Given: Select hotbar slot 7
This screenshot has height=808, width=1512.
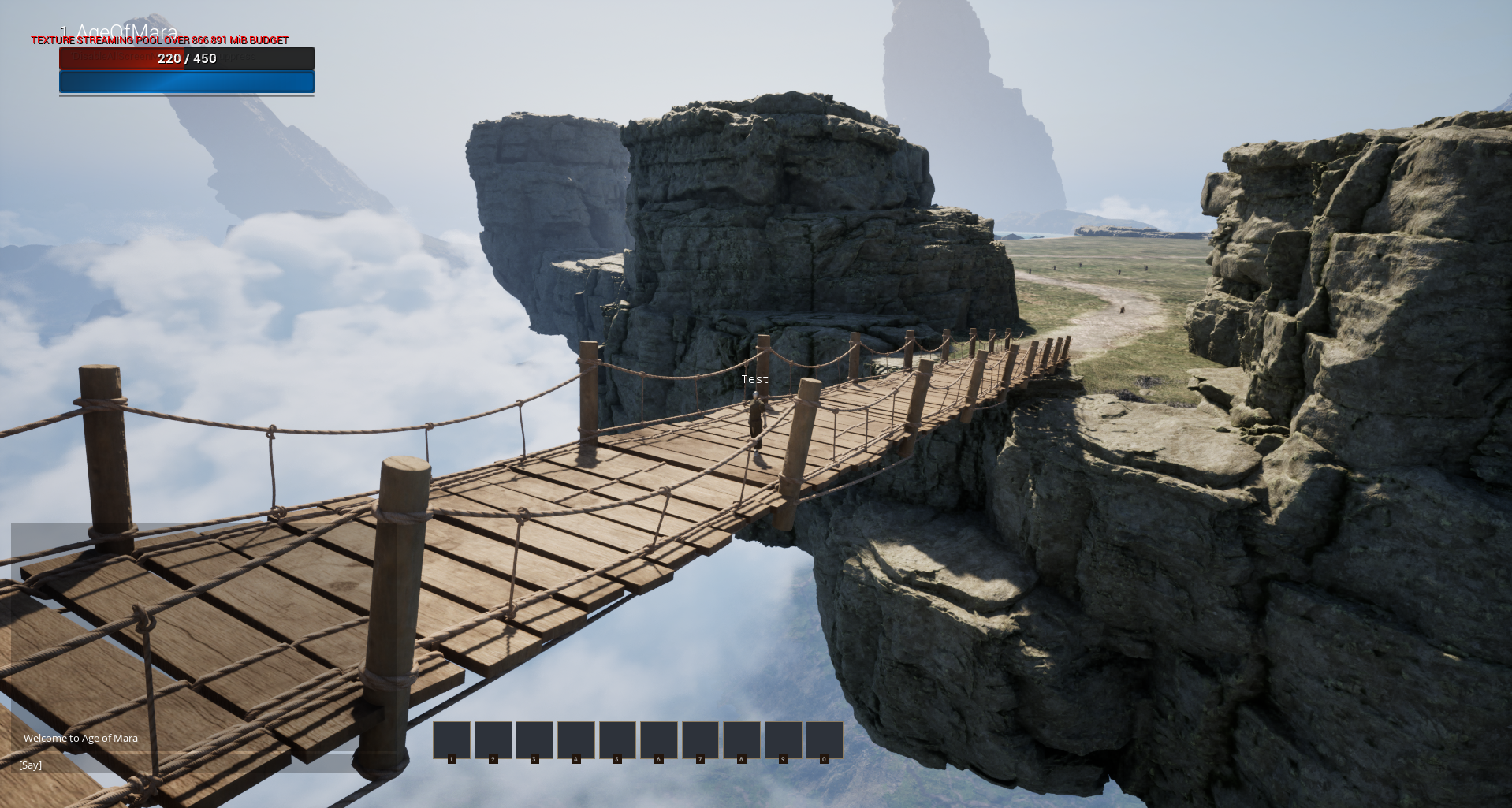Looking at the screenshot, I should [x=699, y=739].
